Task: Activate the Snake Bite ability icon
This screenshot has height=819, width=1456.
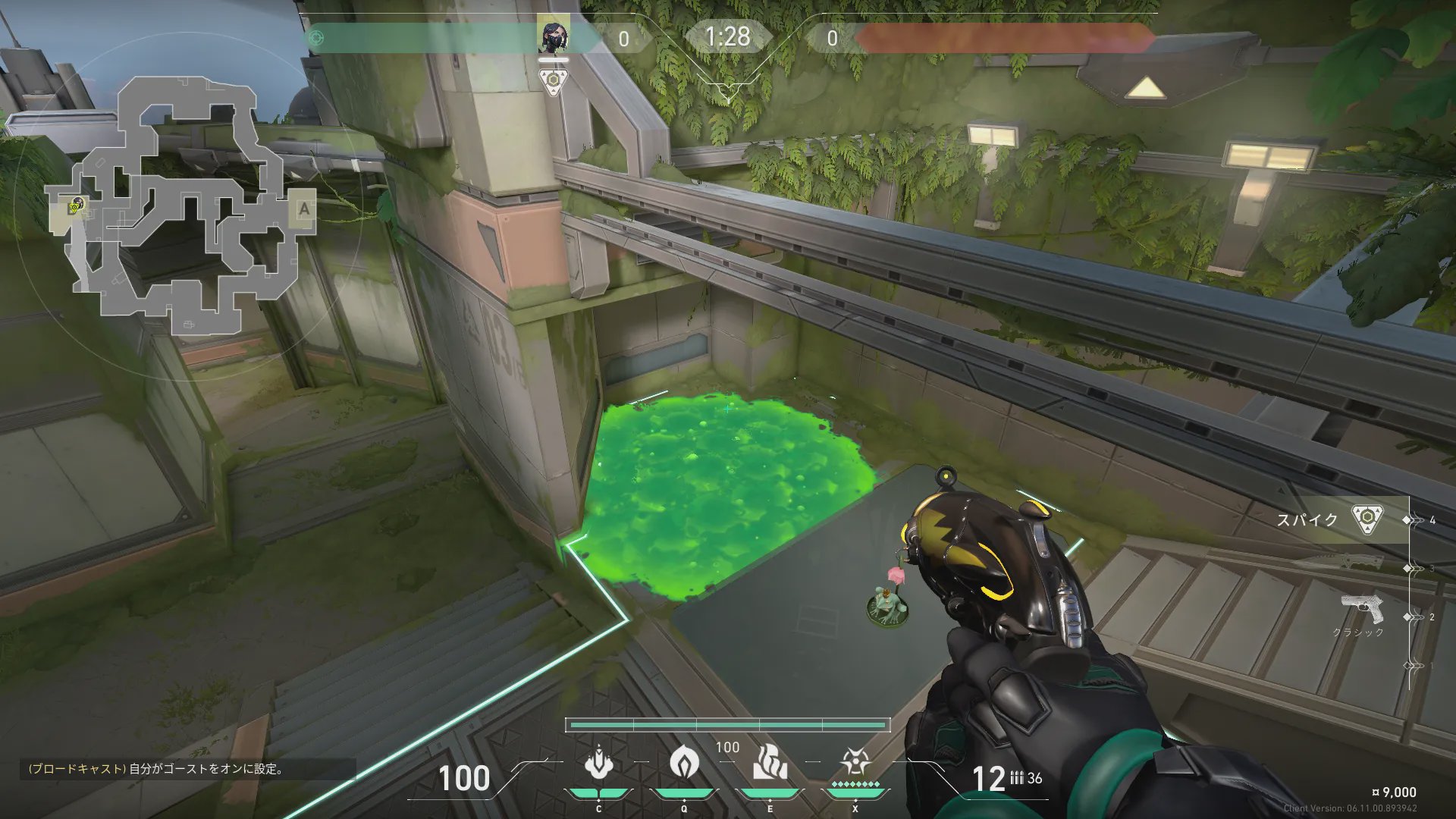Action: click(x=598, y=764)
